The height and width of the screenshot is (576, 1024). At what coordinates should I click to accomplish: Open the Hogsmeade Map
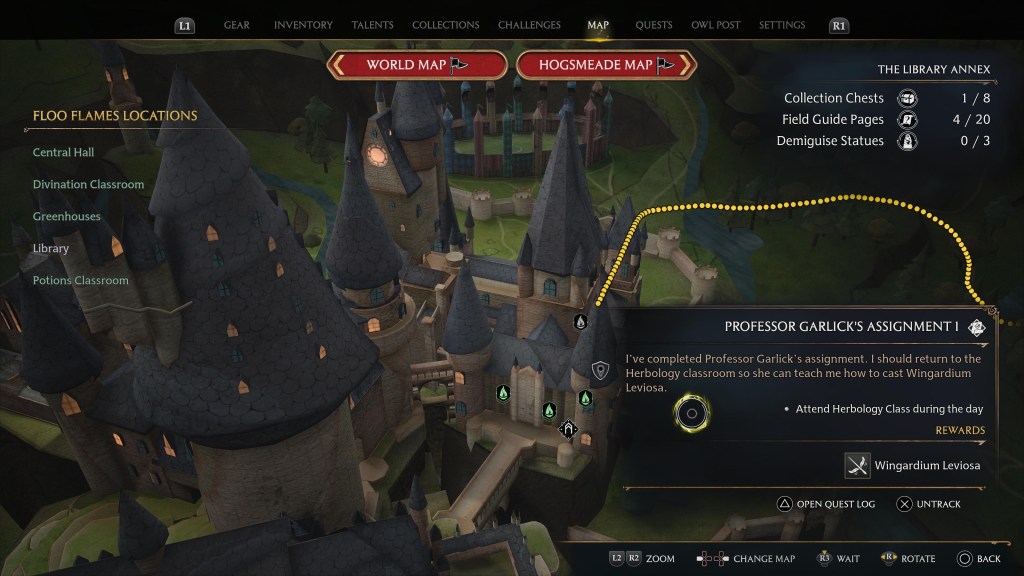coord(607,65)
